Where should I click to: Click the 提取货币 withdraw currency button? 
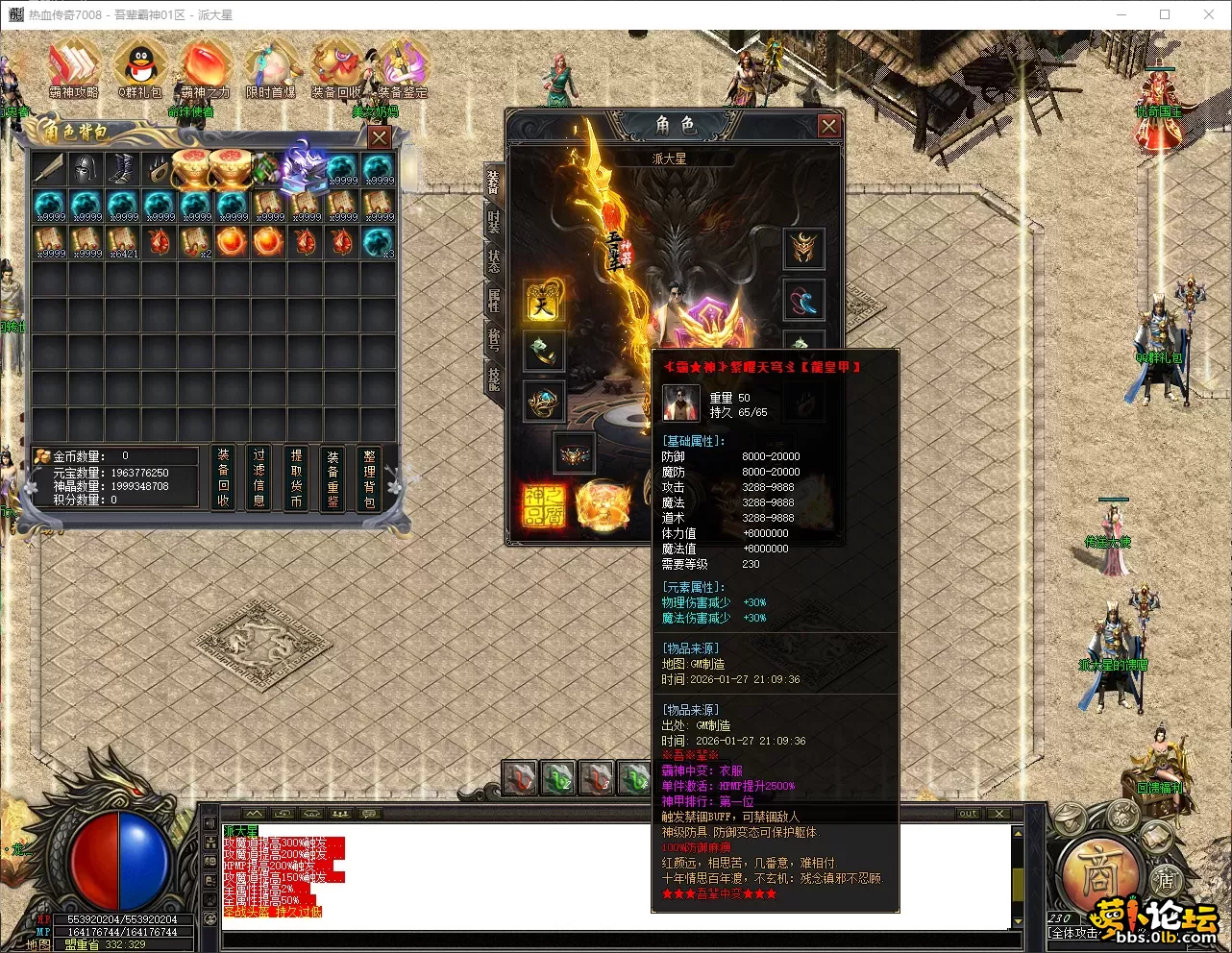pos(296,477)
